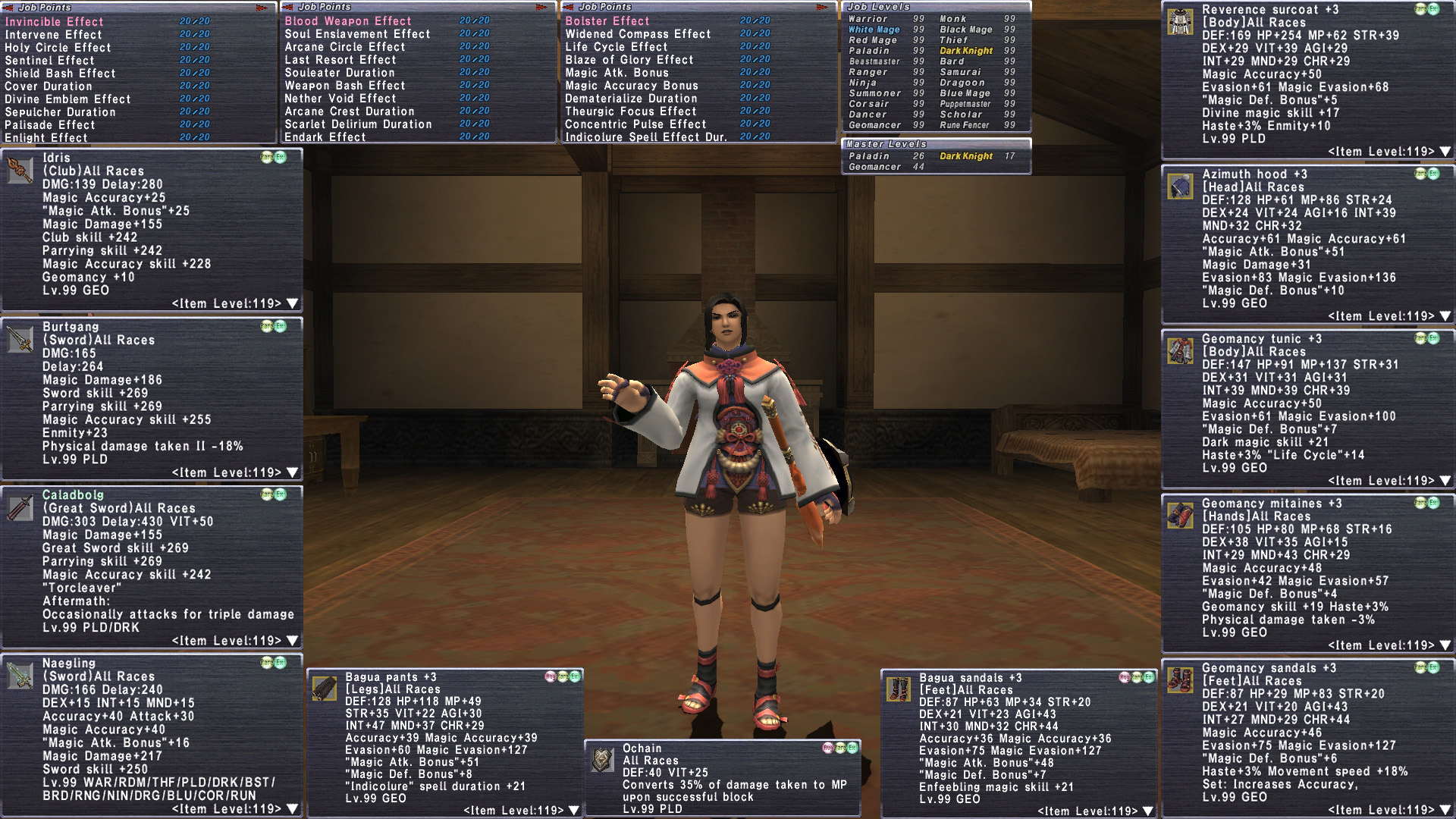1456x819 pixels.
Task: Choose Rune Fencer in Job Levels list
Action: (x=965, y=125)
